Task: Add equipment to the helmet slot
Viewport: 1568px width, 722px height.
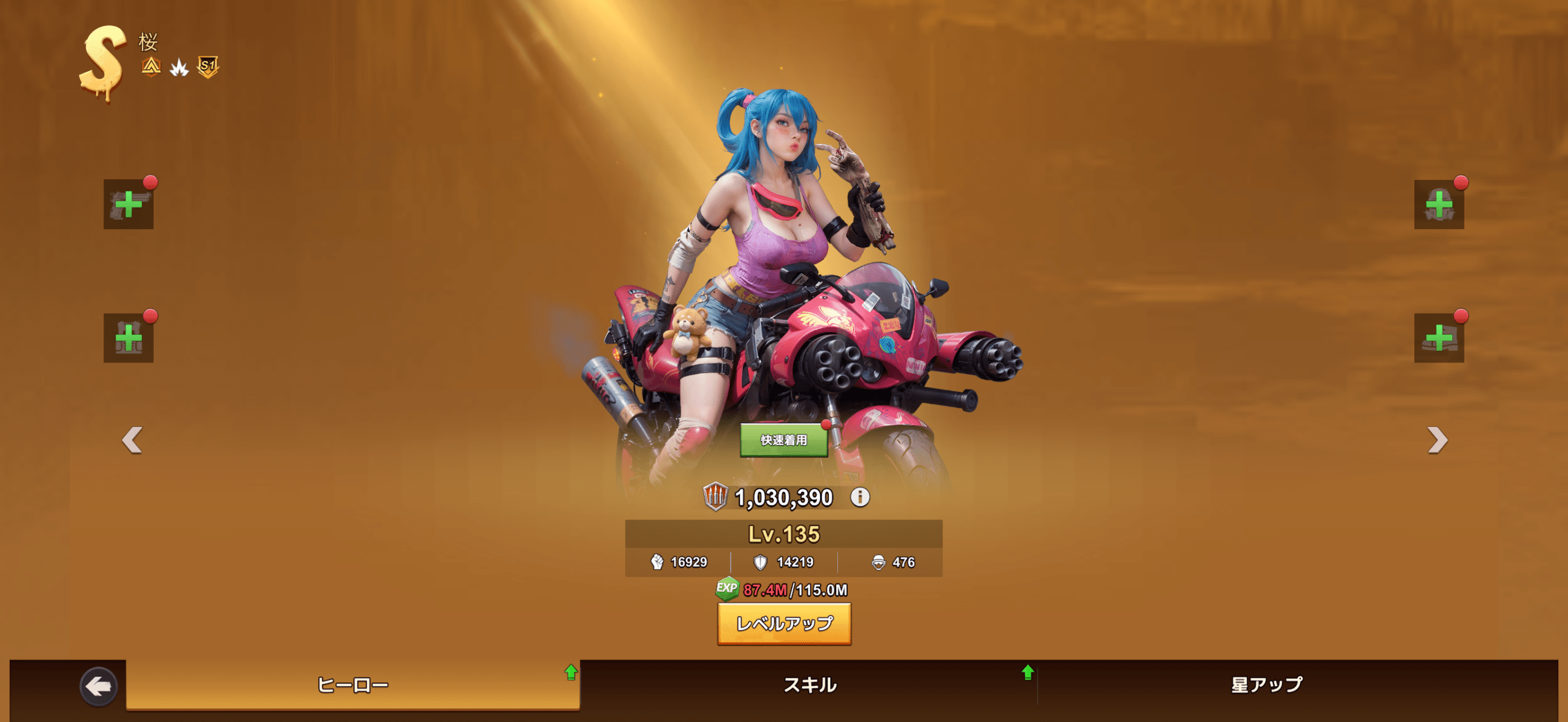Action: coord(1439,205)
